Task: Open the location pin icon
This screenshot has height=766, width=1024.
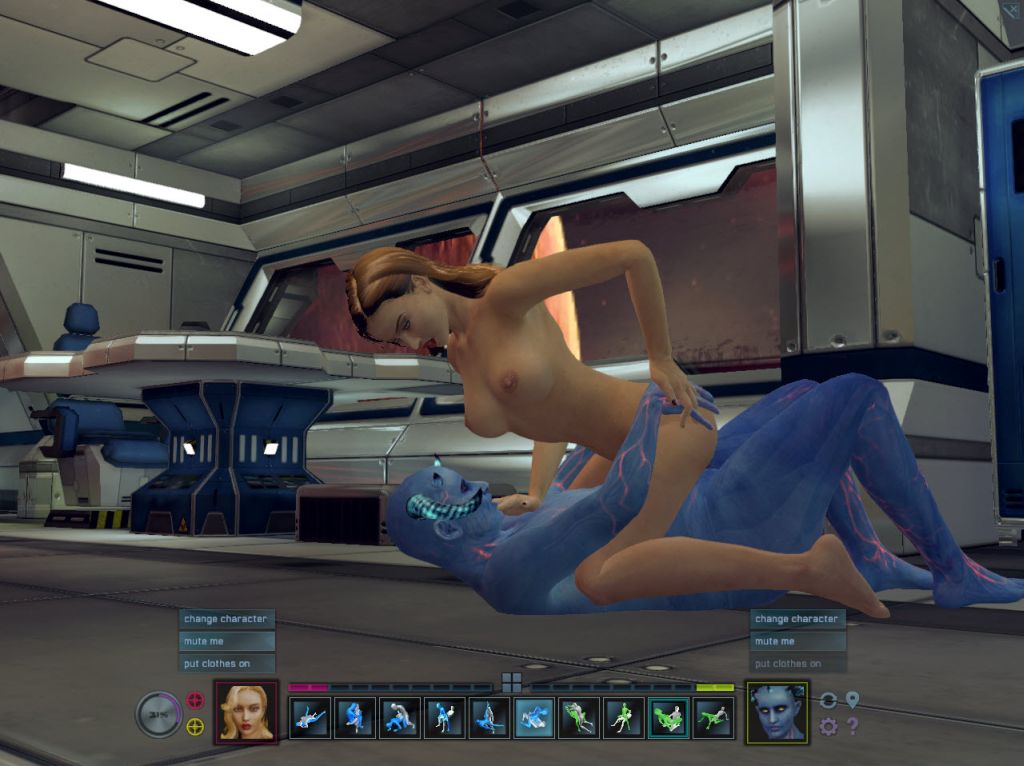Action: tap(852, 700)
